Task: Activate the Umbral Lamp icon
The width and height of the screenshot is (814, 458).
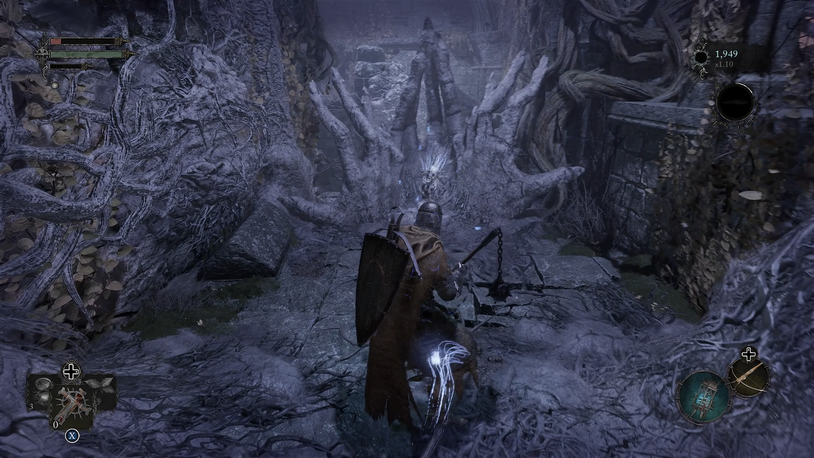Action: click(x=702, y=395)
